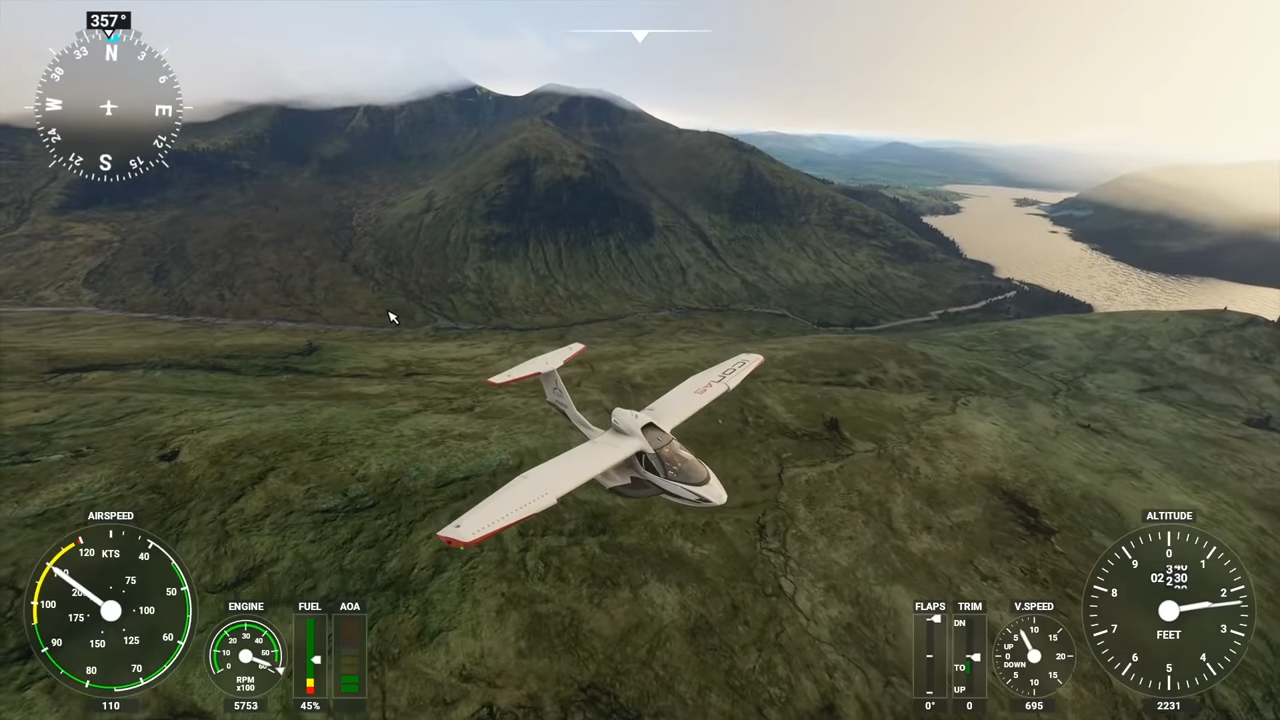The image size is (1280, 720).
Task: Select the FUEL panel label
Action: (x=309, y=606)
